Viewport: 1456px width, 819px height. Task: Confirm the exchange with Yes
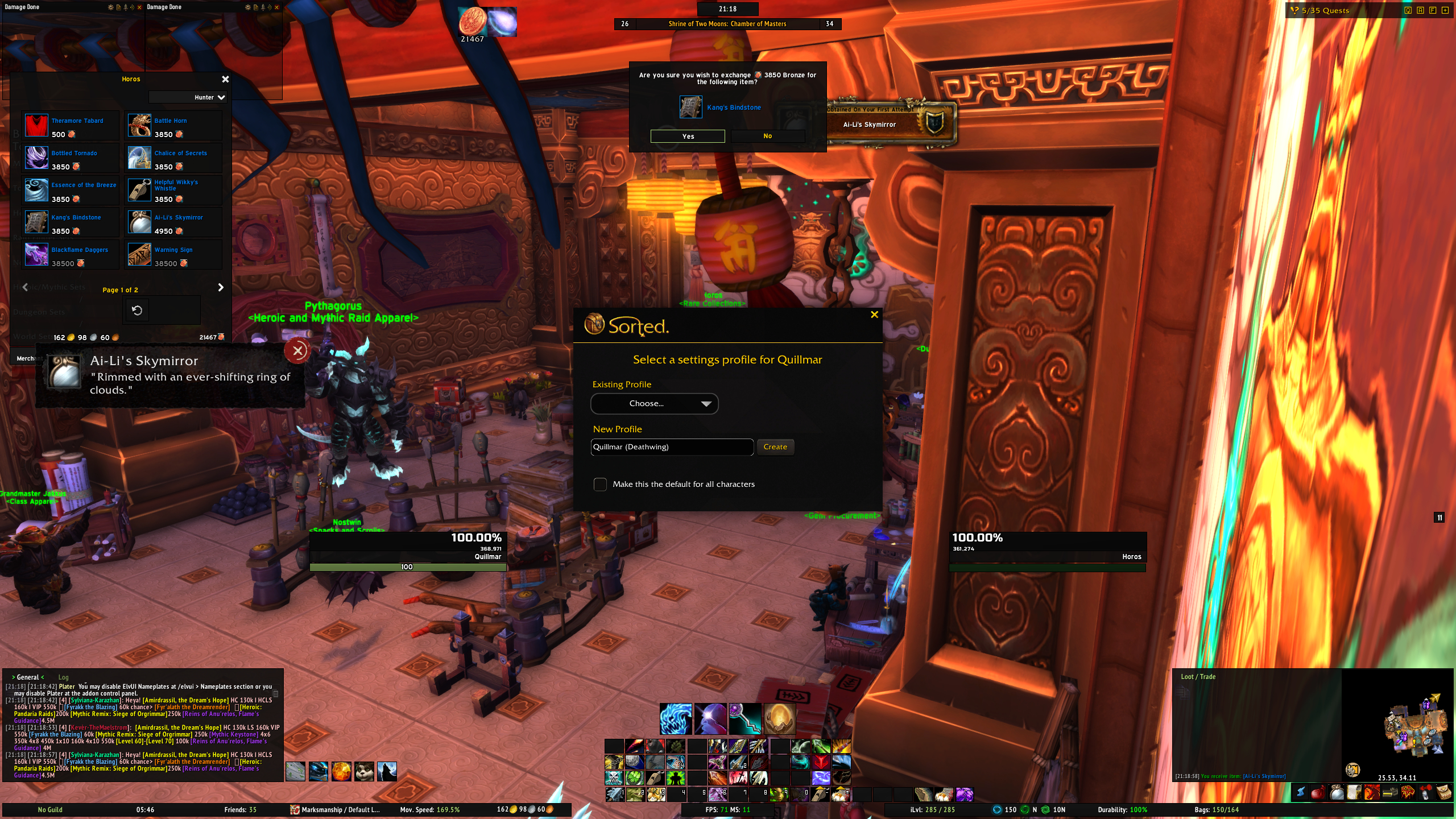coord(688,136)
